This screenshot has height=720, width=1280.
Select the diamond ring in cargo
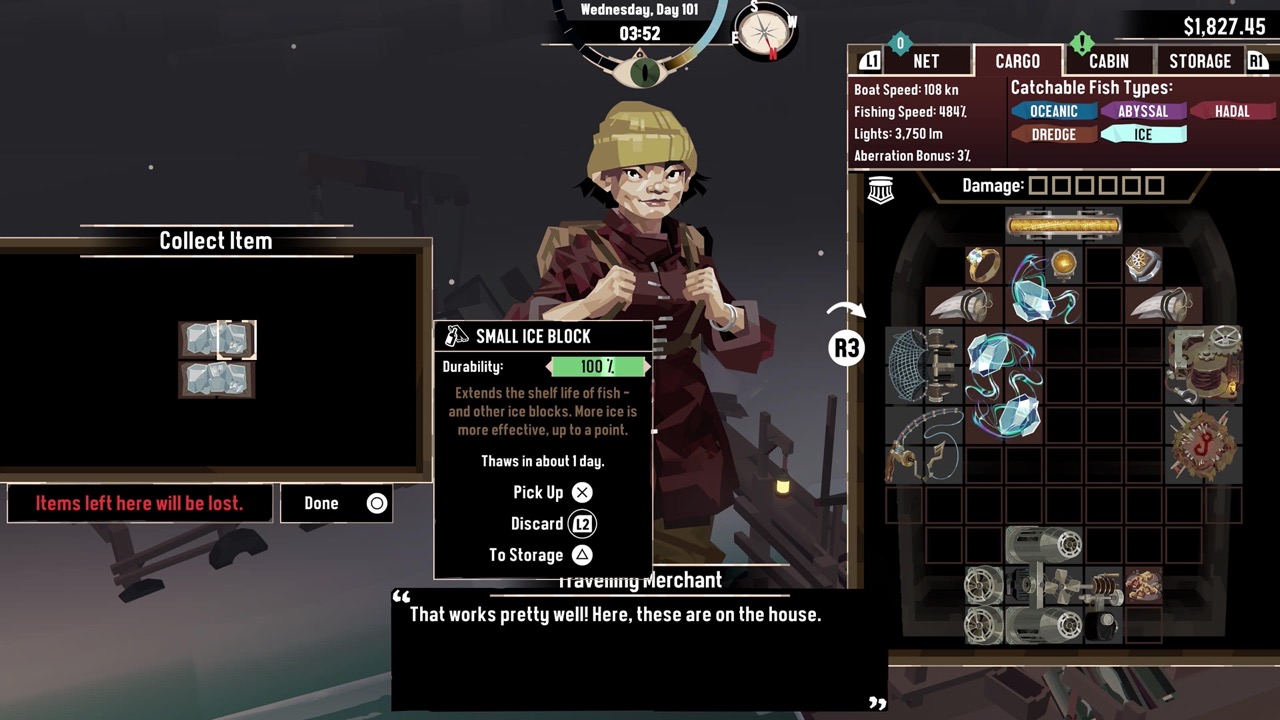(983, 263)
